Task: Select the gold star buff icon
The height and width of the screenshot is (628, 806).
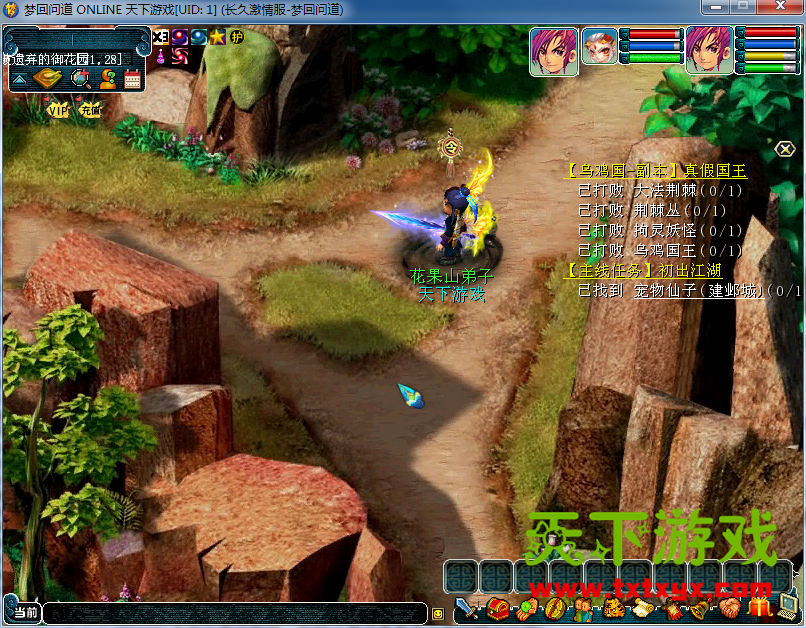Action: (217, 37)
